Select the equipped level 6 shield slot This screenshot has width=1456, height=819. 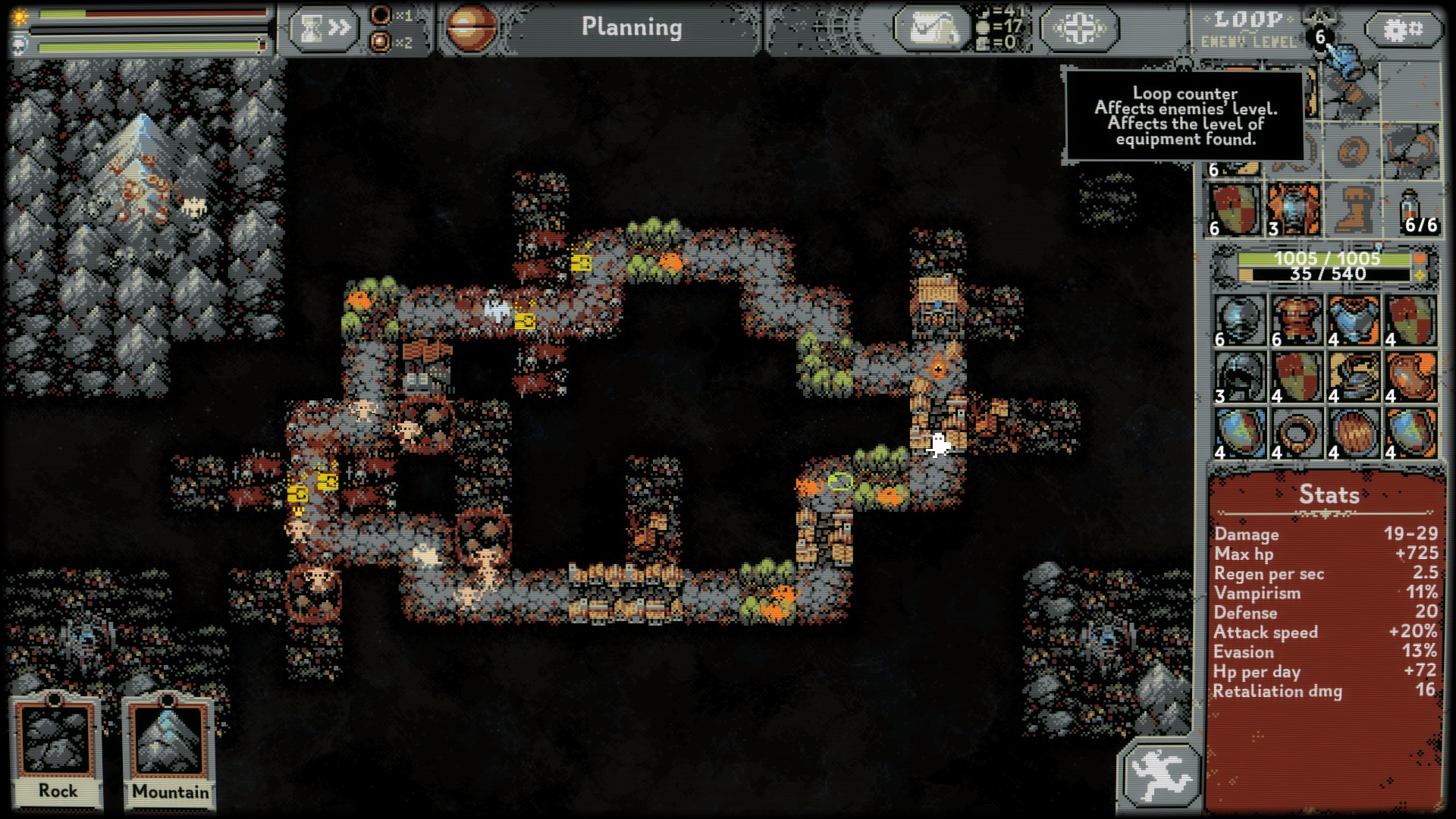tap(1235, 209)
